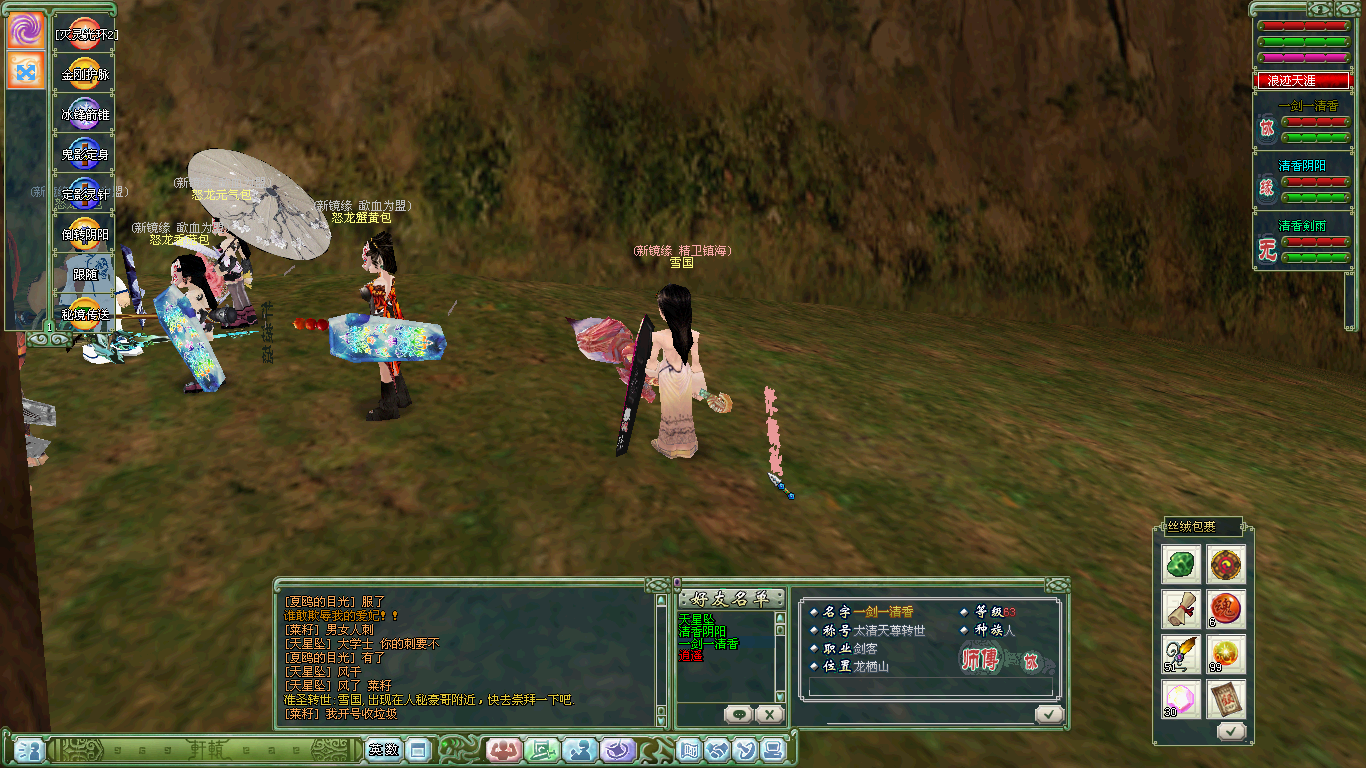Delete the selected friend with X button

click(x=768, y=714)
